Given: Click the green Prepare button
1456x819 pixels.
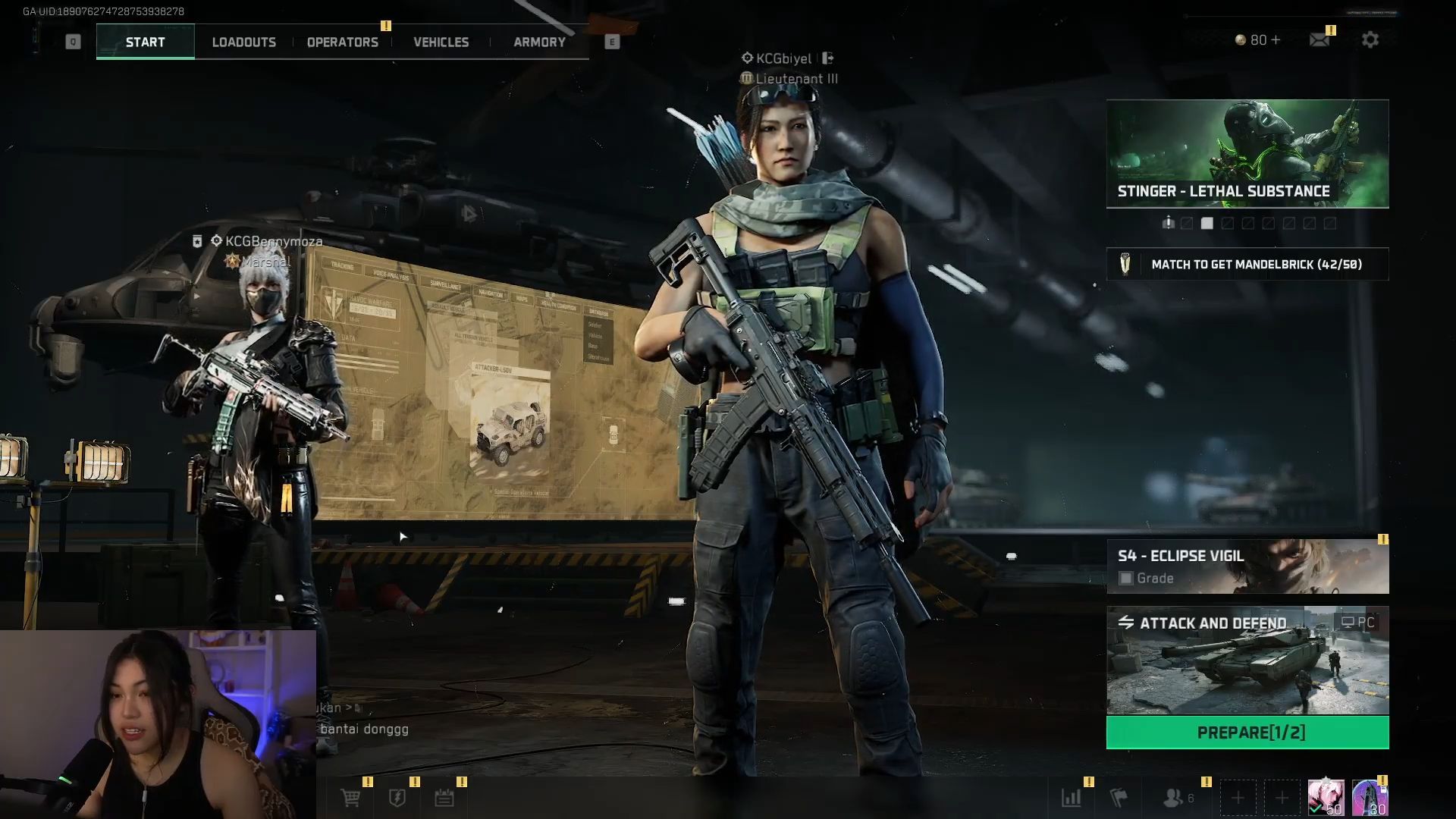Looking at the screenshot, I should pos(1247,733).
